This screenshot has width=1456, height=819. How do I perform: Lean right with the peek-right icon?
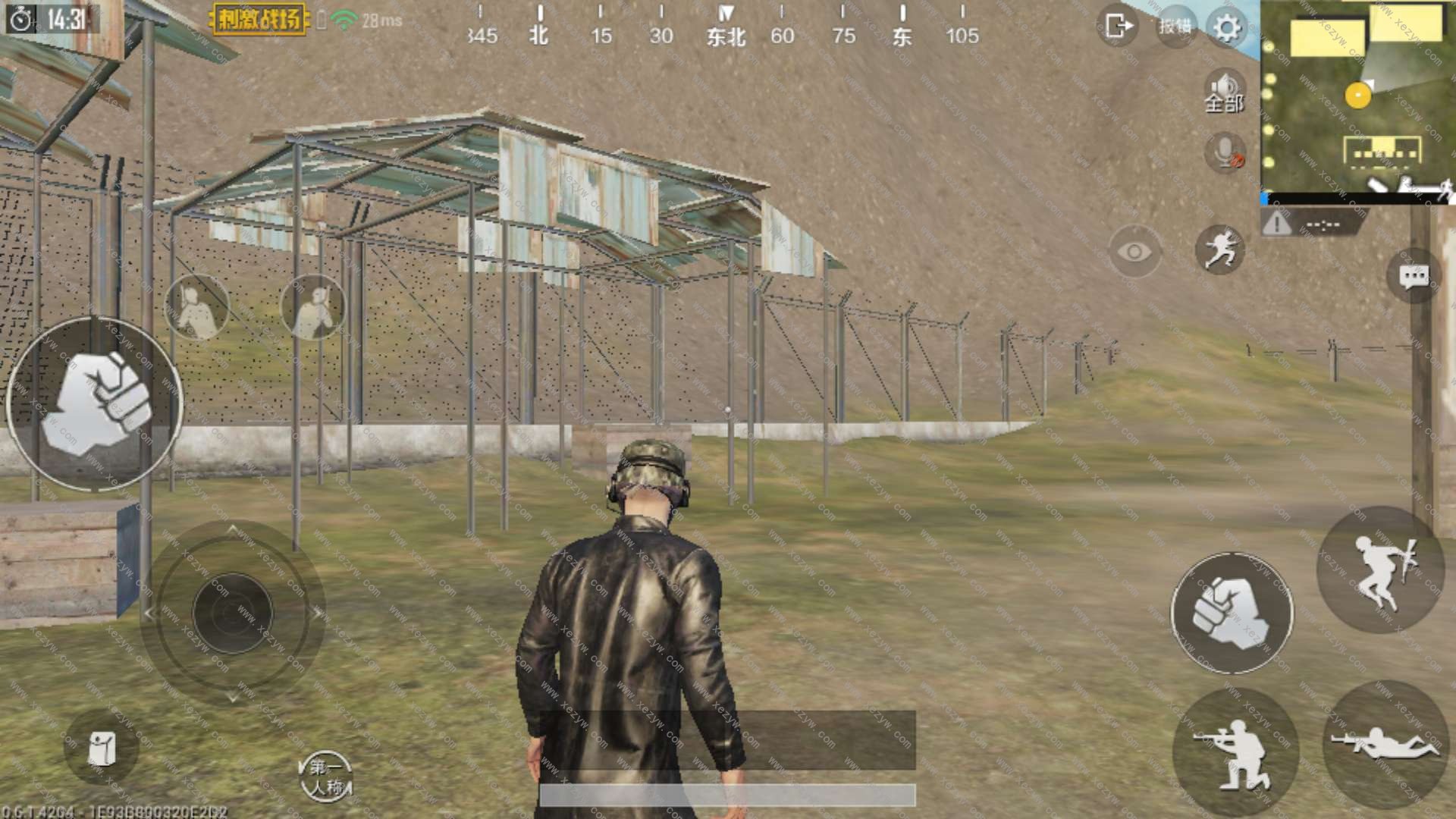(x=312, y=307)
